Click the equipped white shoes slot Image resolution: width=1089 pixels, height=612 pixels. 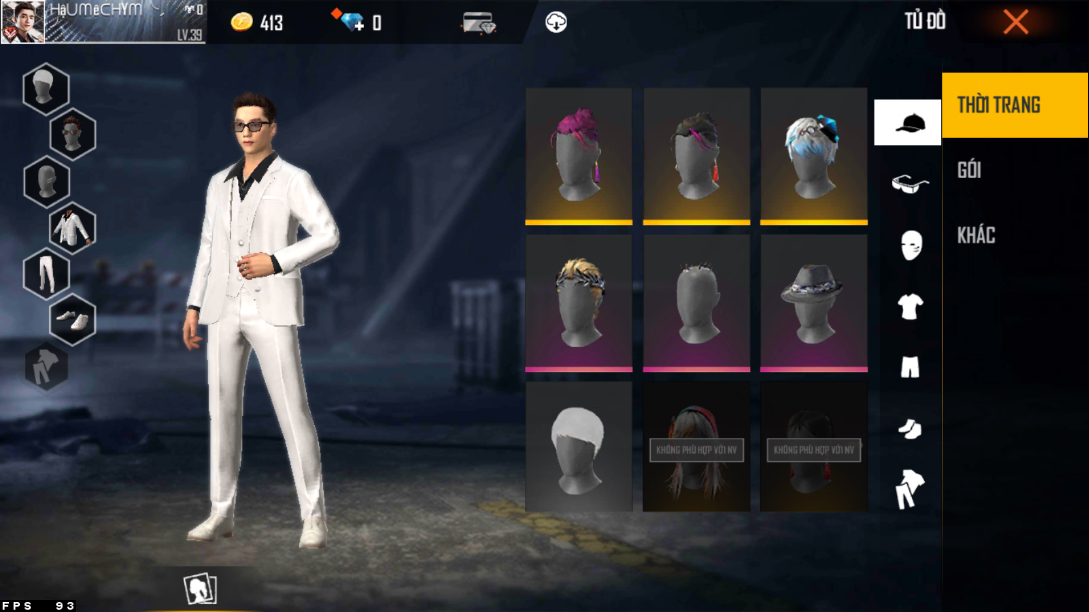[x=72, y=319]
